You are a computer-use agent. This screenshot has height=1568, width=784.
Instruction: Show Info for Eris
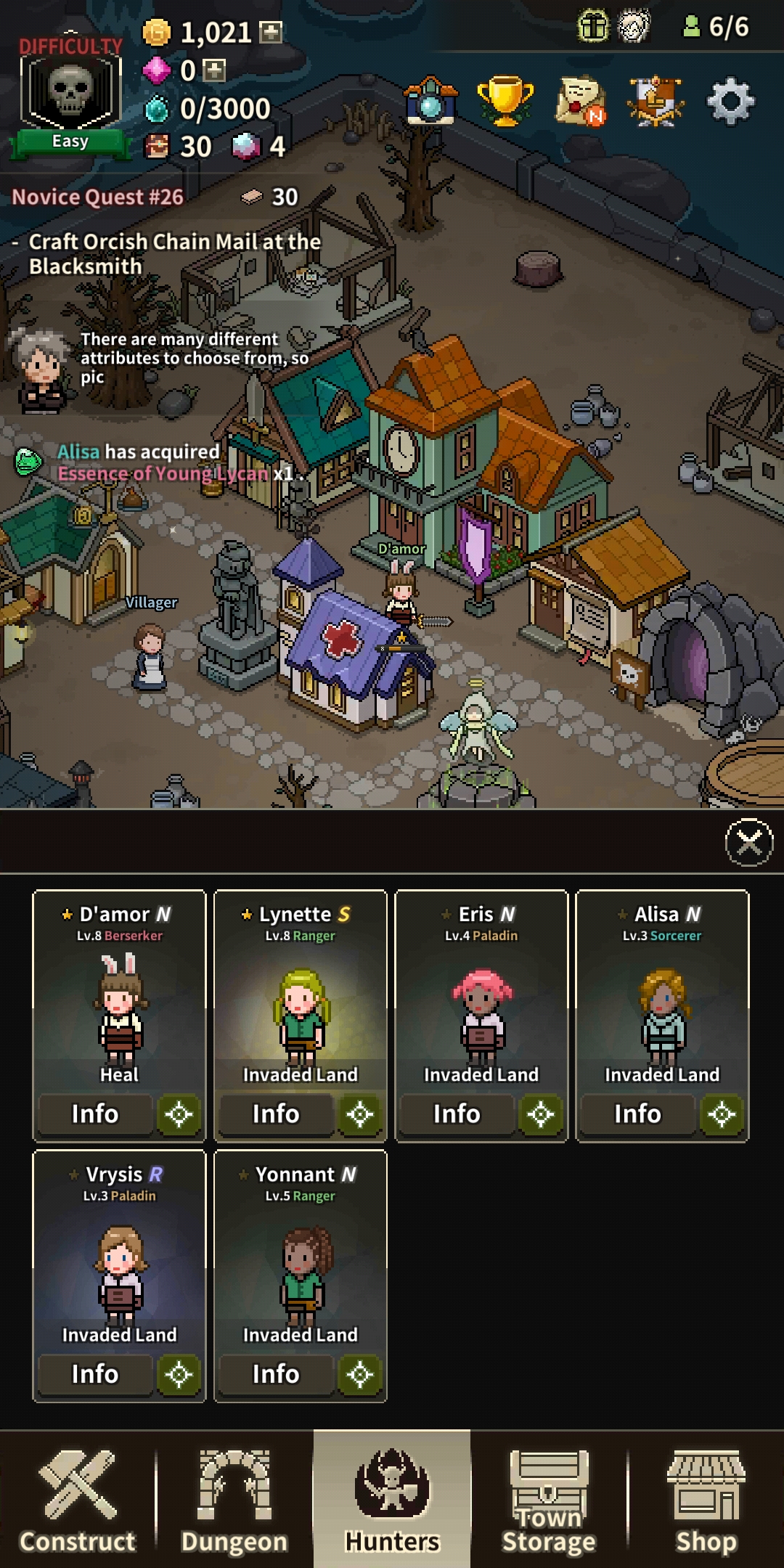457,1114
